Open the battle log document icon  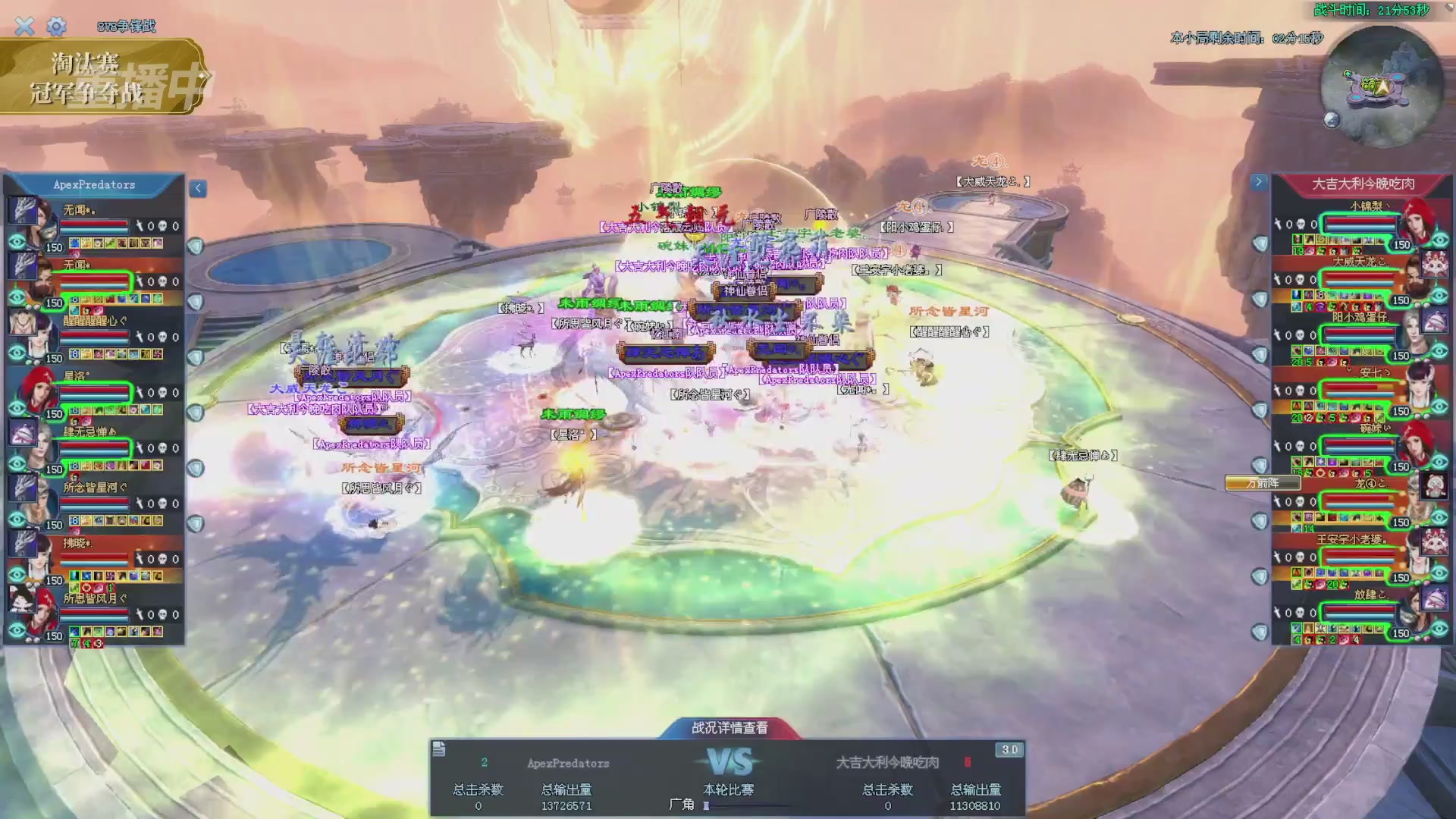click(439, 750)
